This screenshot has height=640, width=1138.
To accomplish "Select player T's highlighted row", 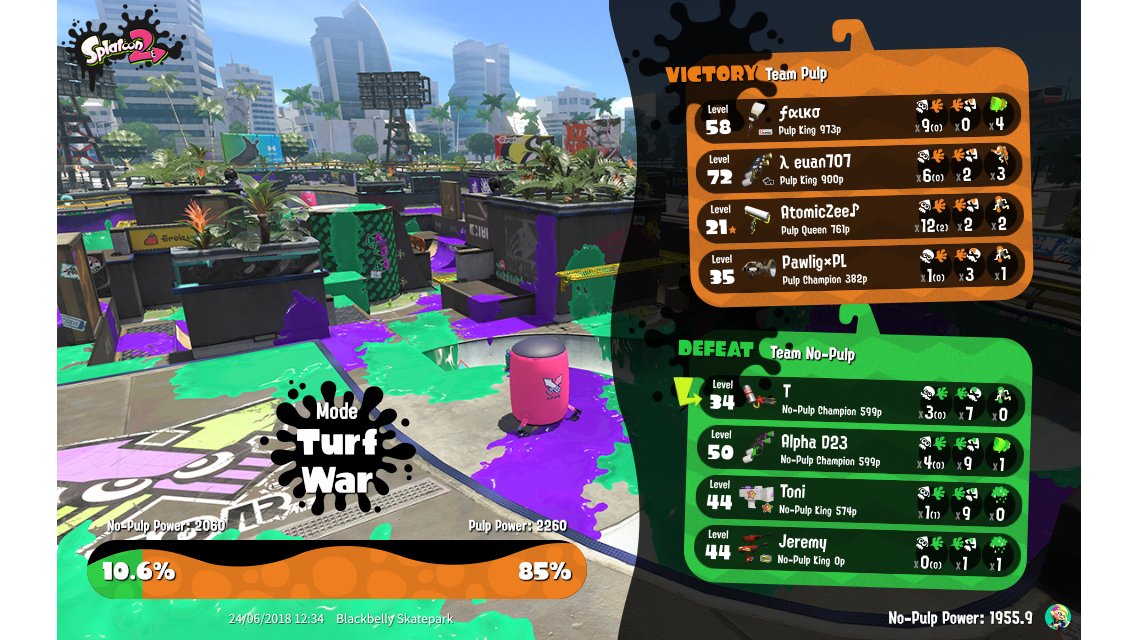I will (x=860, y=398).
